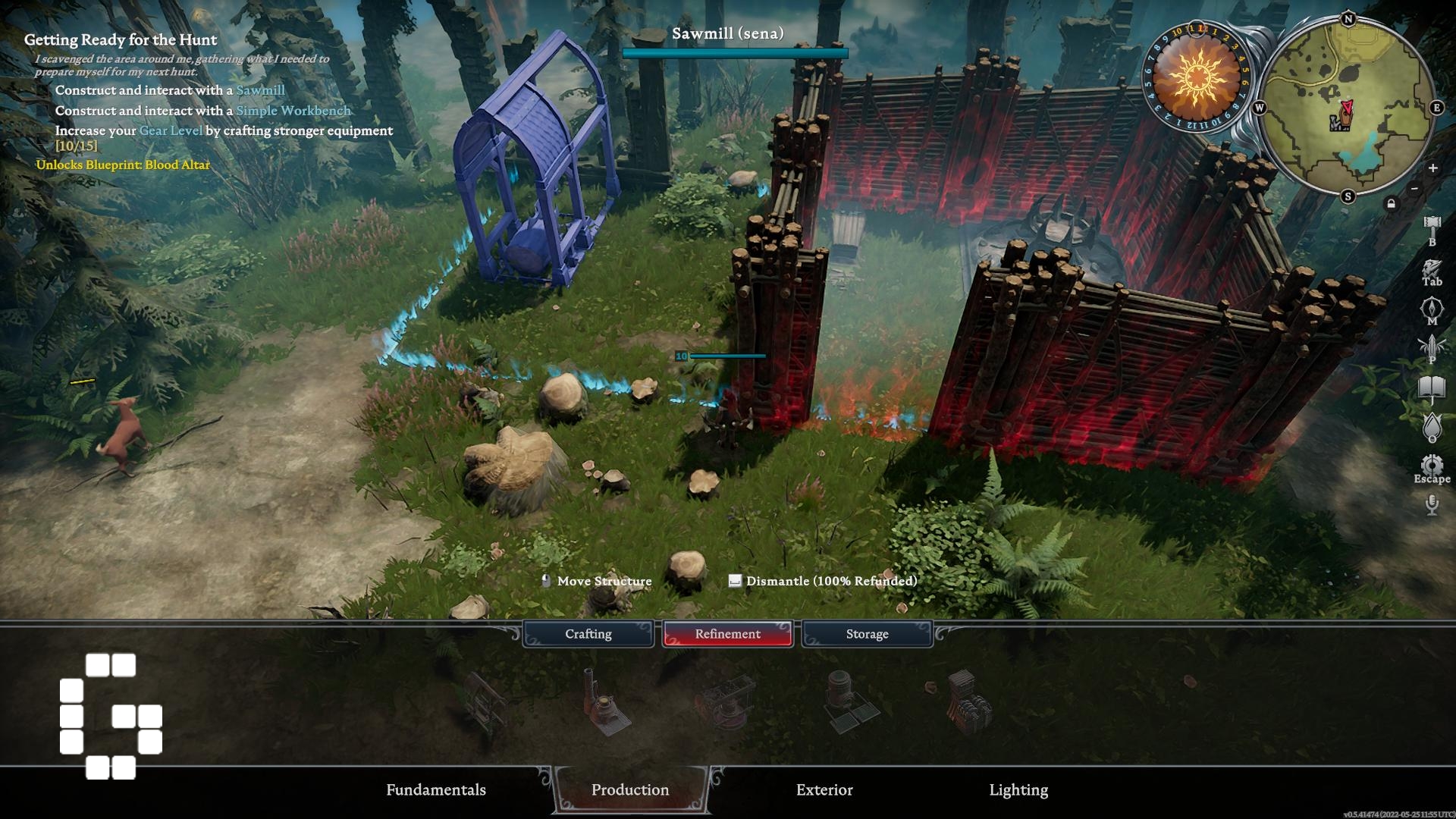The height and width of the screenshot is (819, 1456).
Task: Open the journal book icon
Action: 1432,389
